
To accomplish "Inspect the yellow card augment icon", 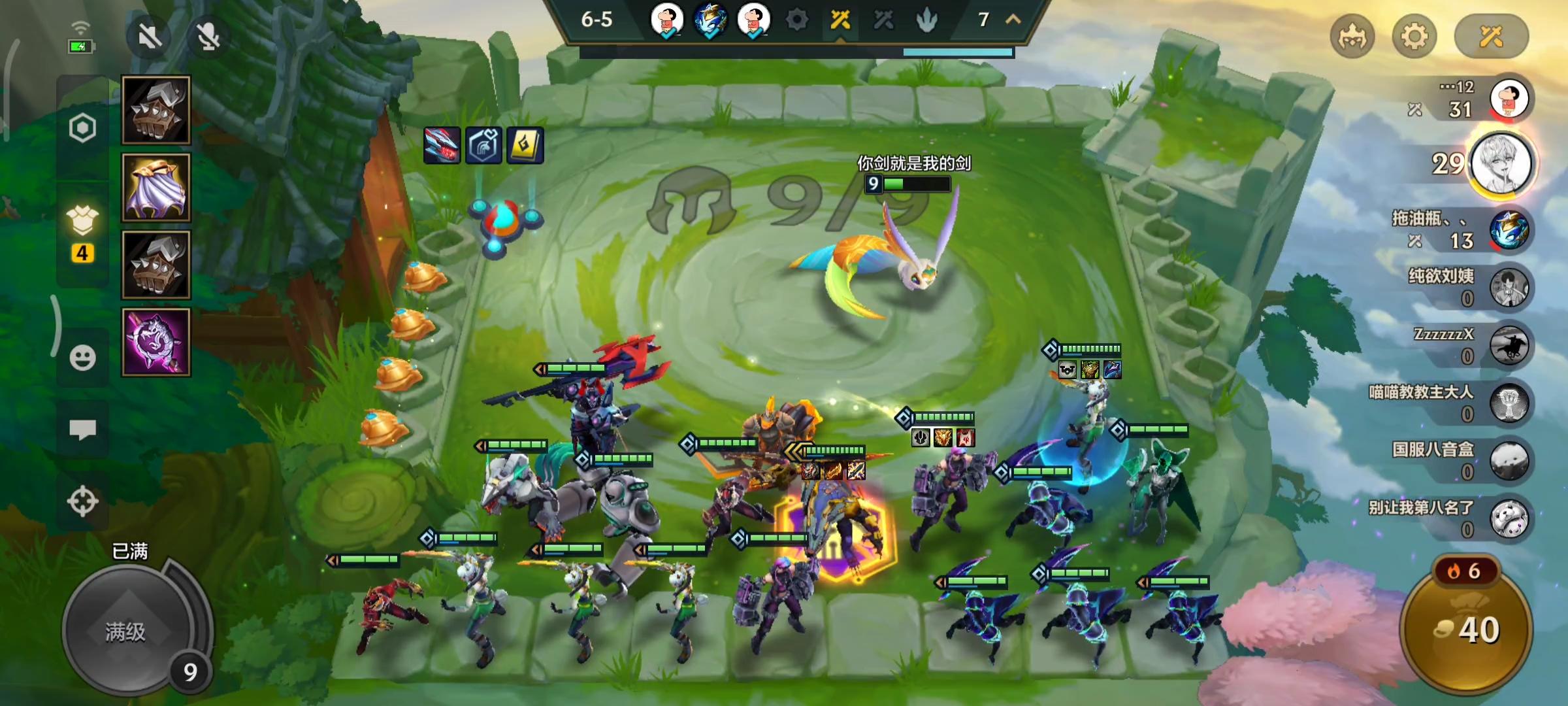I will [525, 145].
